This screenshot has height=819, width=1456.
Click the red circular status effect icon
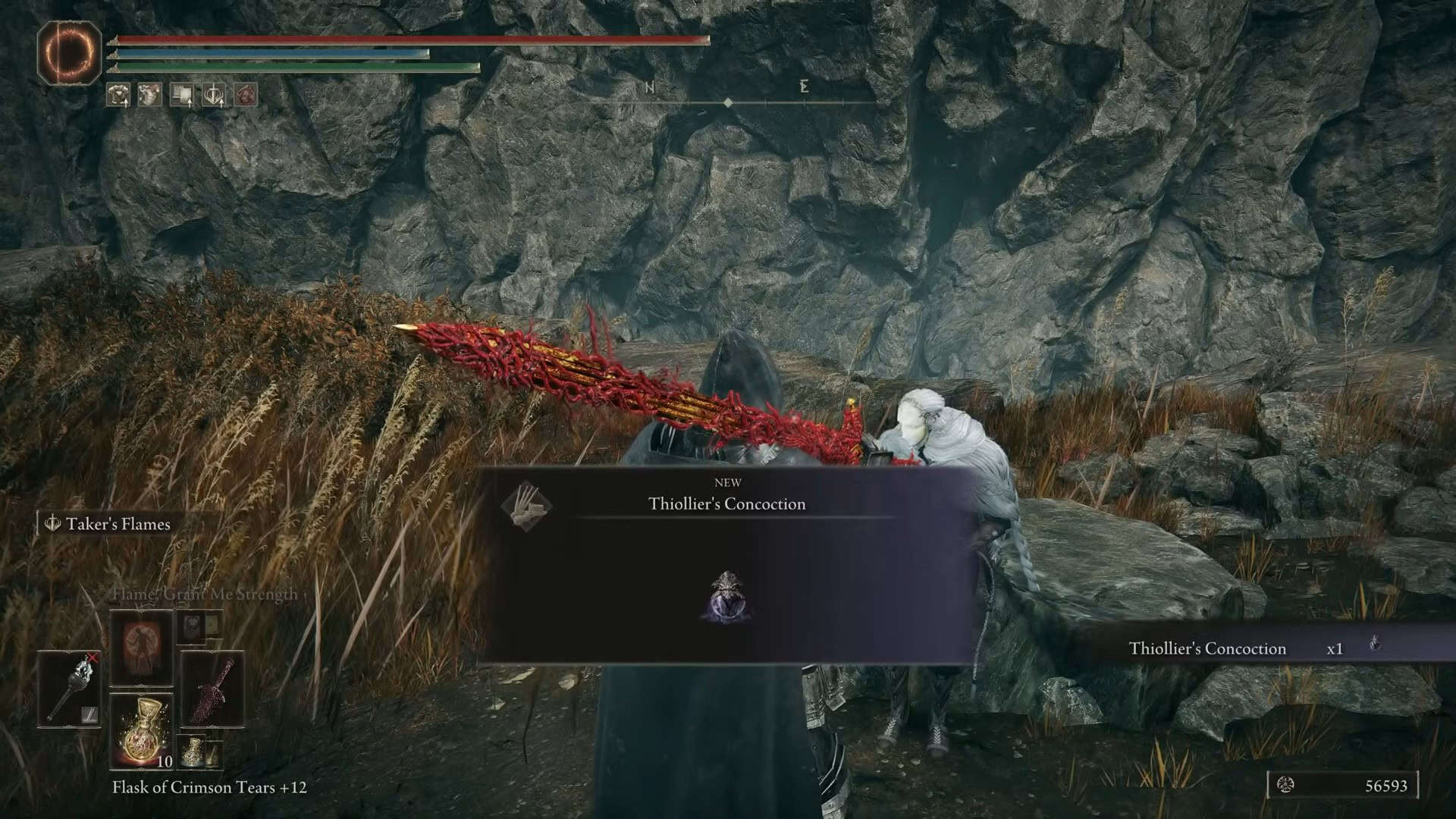pyautogui.click(x=246, y=95)
